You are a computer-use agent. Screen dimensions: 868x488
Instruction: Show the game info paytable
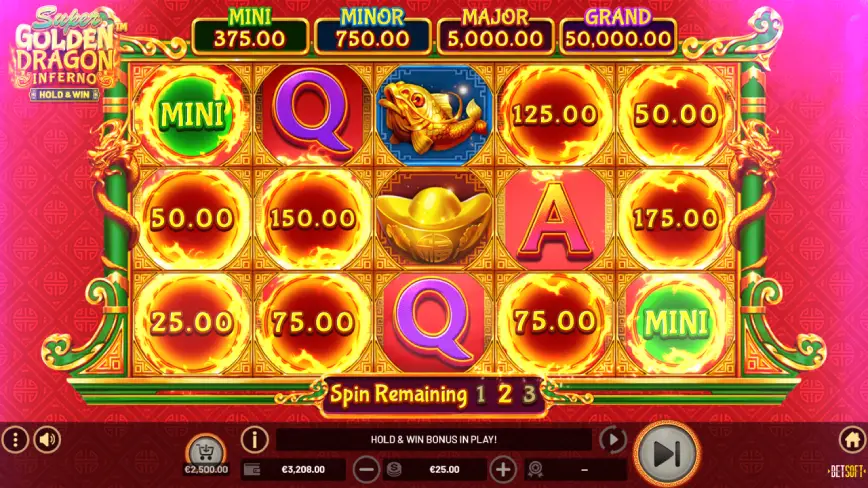coord(255,439)
